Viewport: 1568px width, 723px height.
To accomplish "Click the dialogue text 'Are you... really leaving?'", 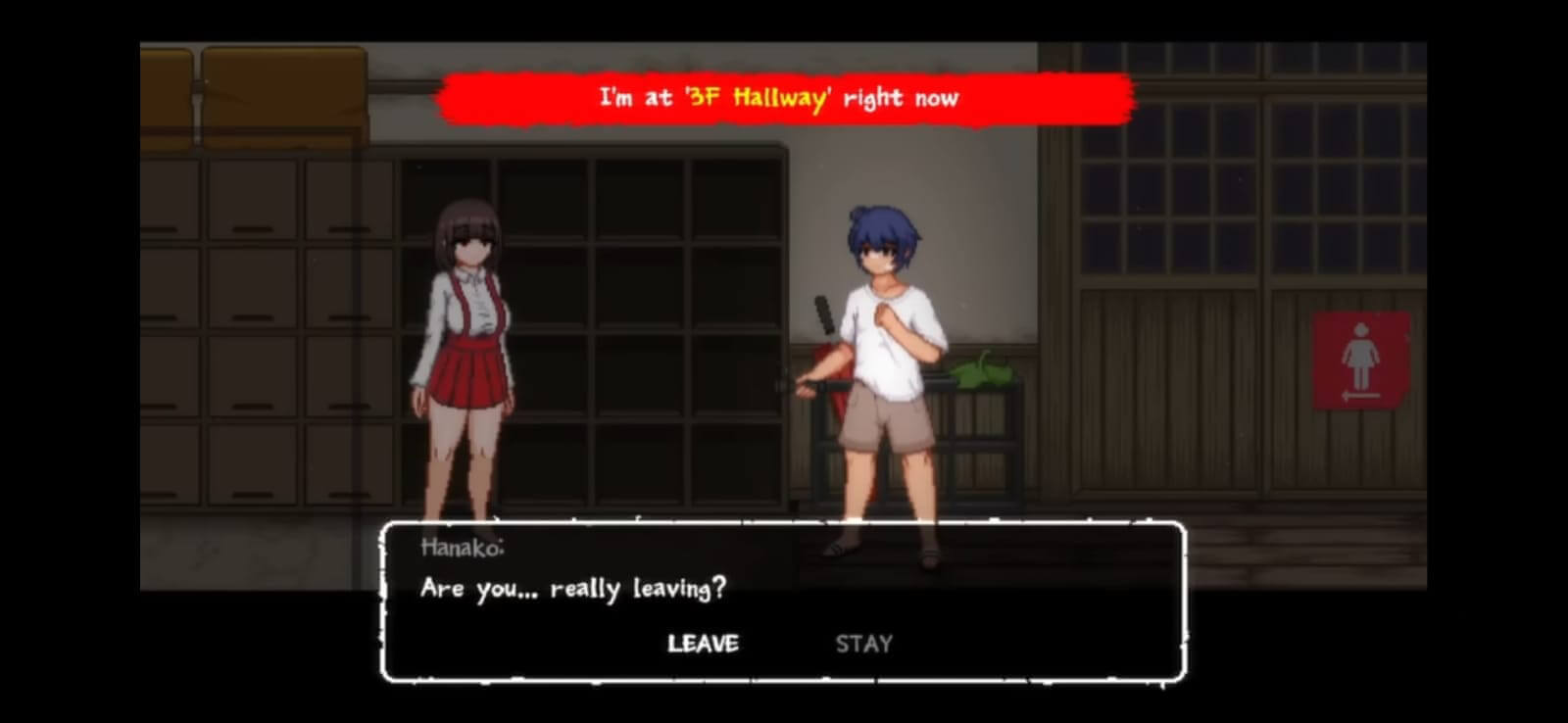I will pyautogui.click(x=573, y=589).
